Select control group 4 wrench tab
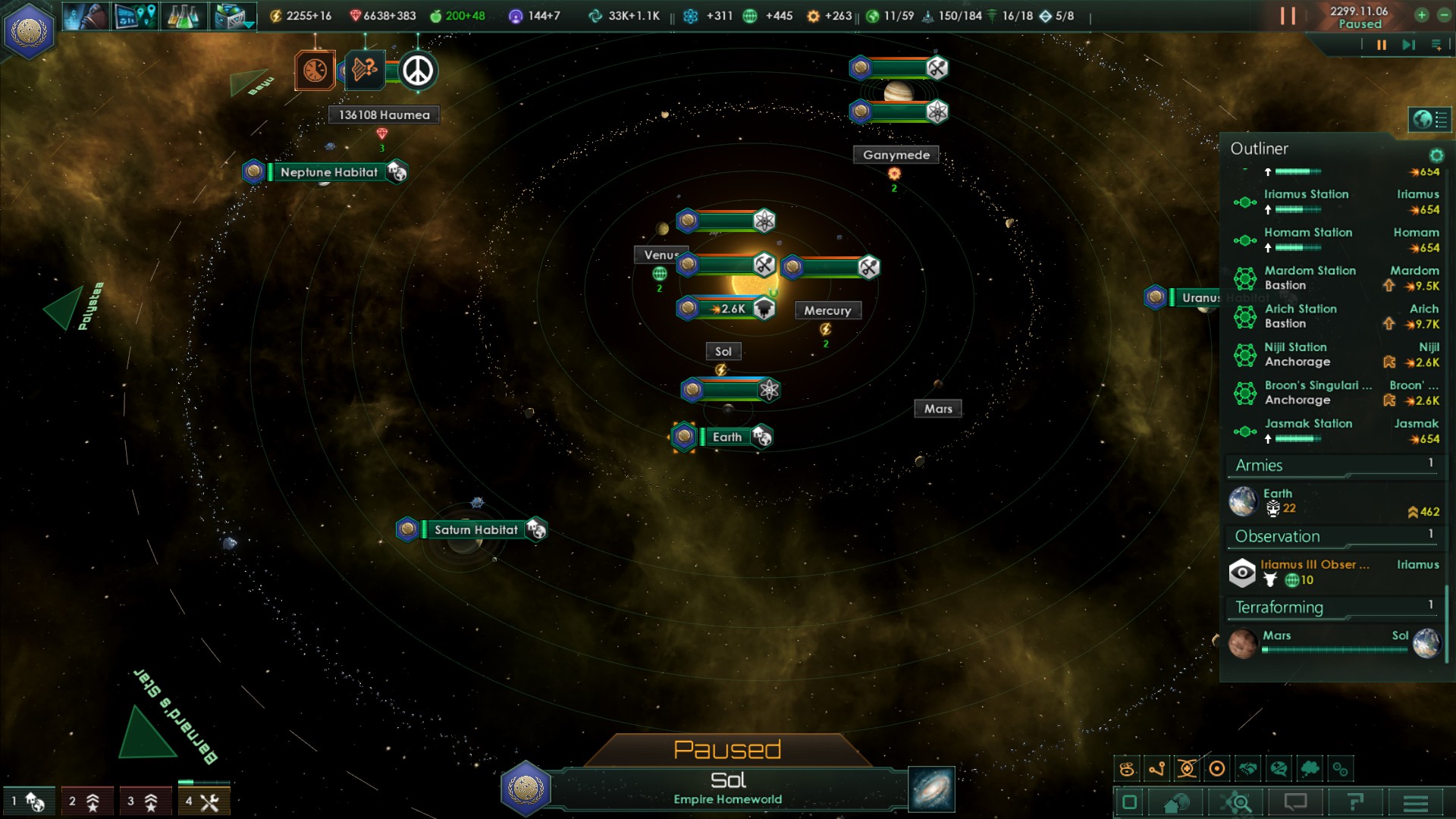The width and height of the screenshot is (1456, 819). coord(203,802)
